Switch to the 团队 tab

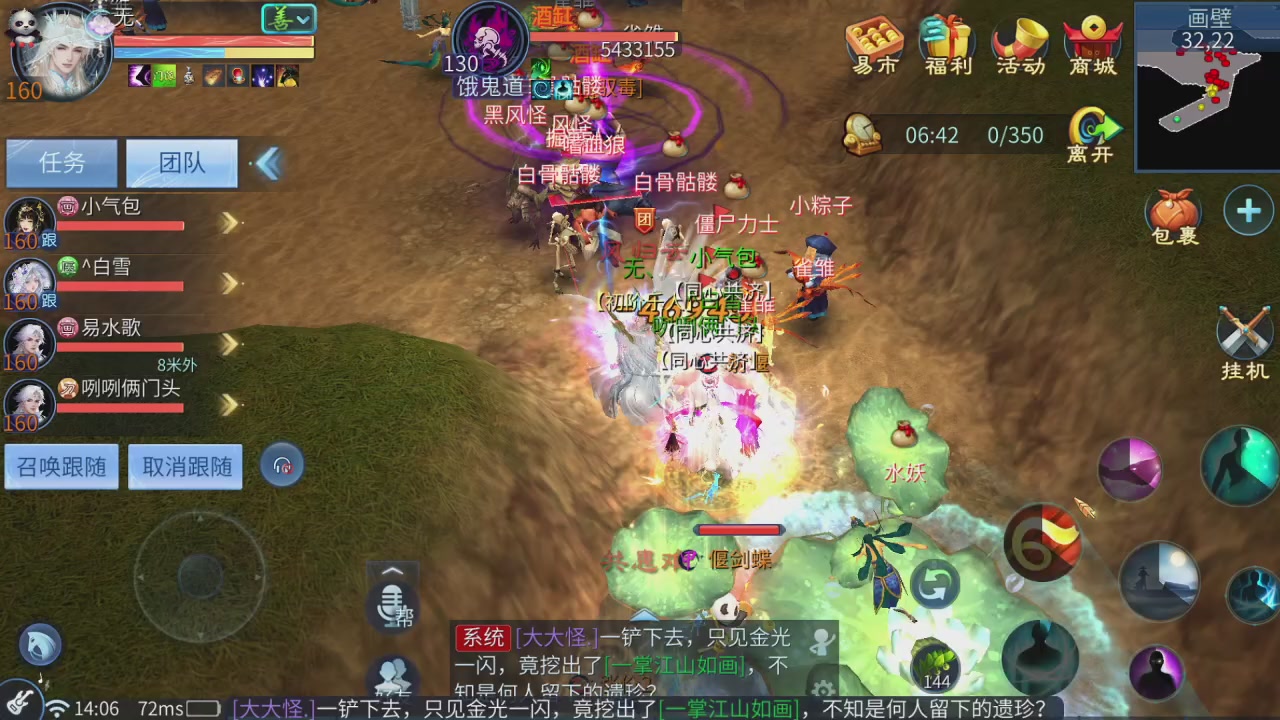(x=181, y=163)
